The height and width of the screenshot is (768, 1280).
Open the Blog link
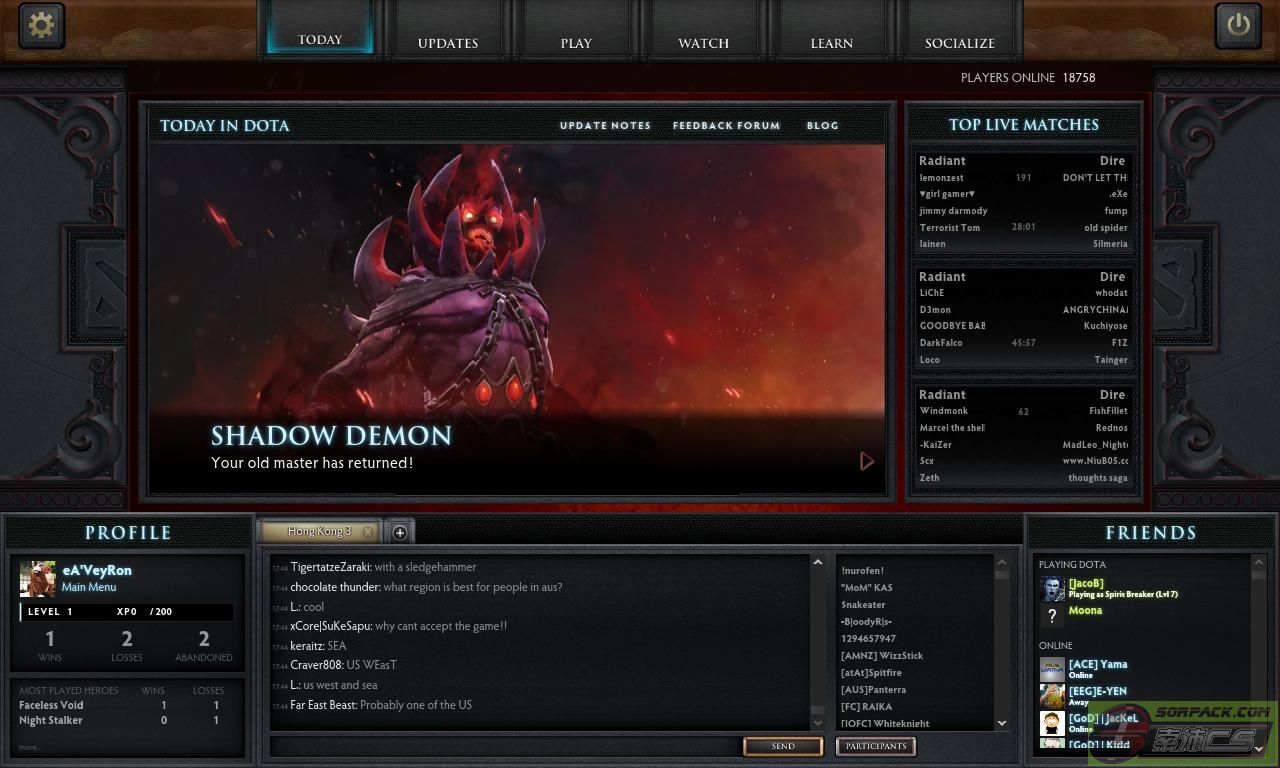pos(822,126)
